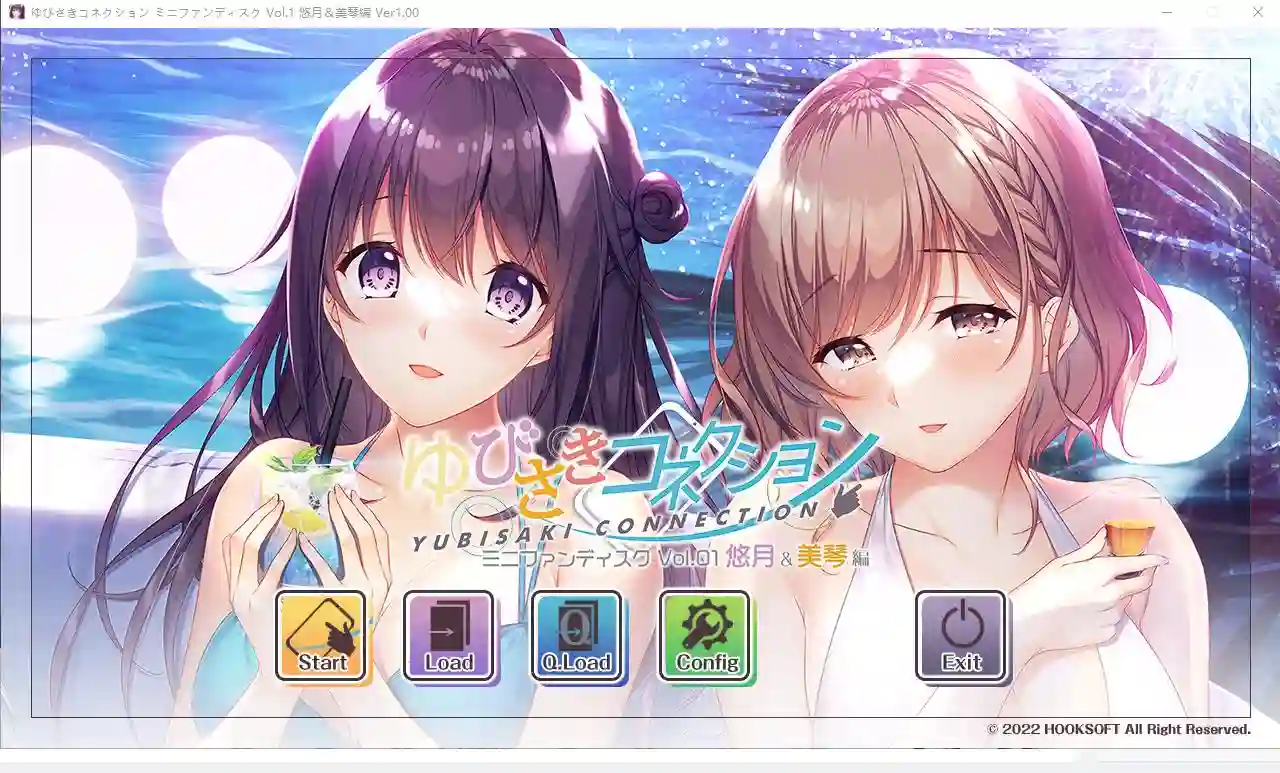Maximize the game window

click(x=1211, y=12)
